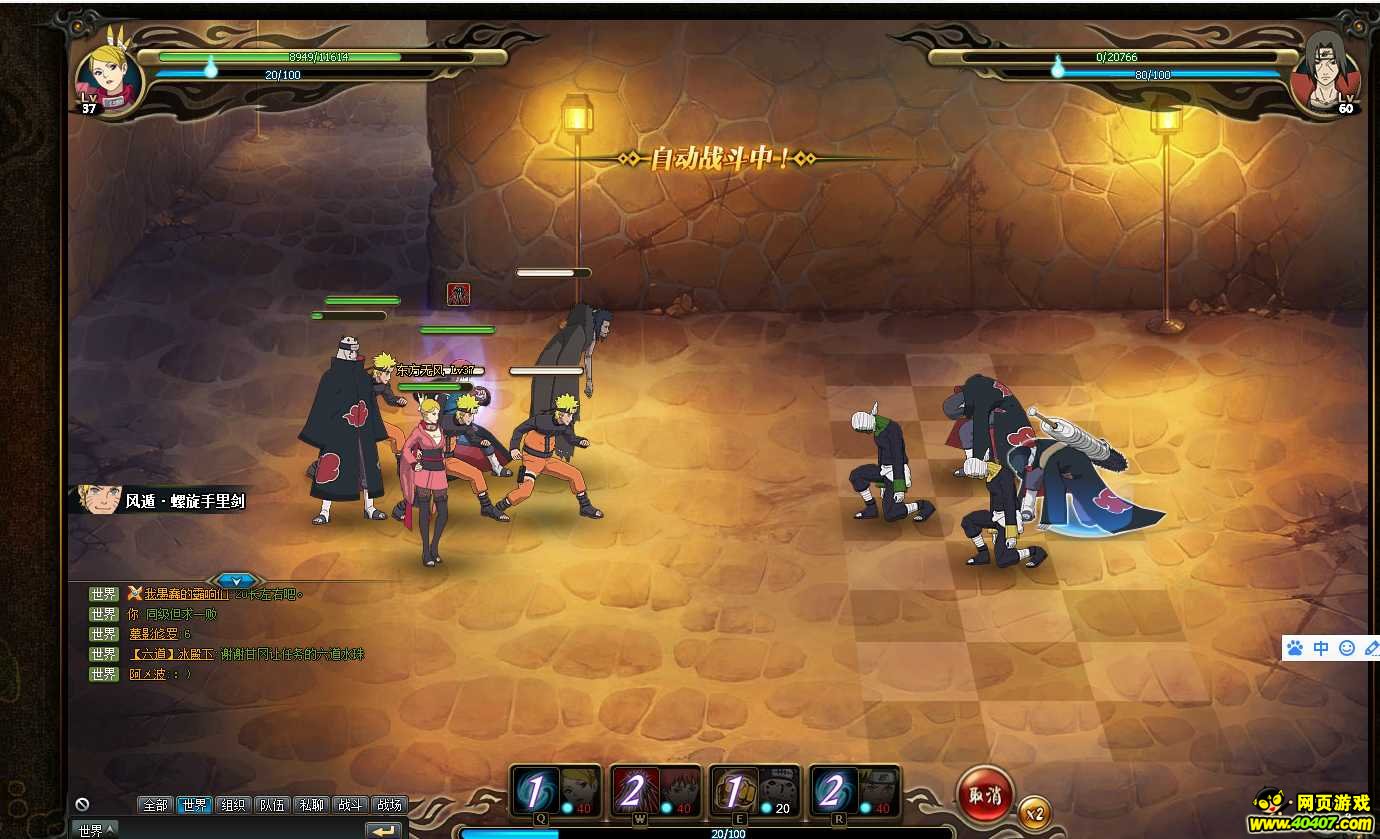
Task: Use the W skill with red-haired ninja
Action: tap(656, 794)
